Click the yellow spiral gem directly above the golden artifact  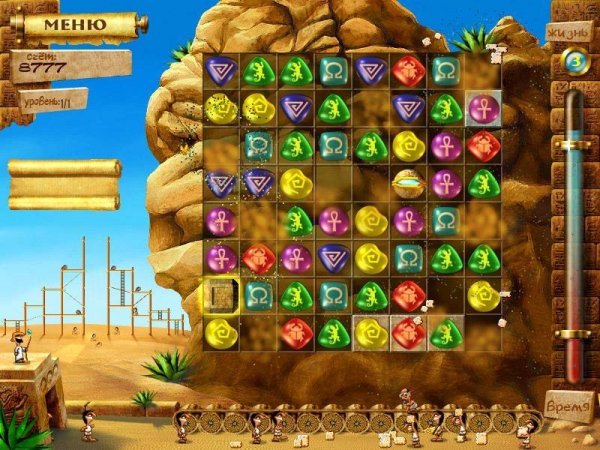[407, 146]
